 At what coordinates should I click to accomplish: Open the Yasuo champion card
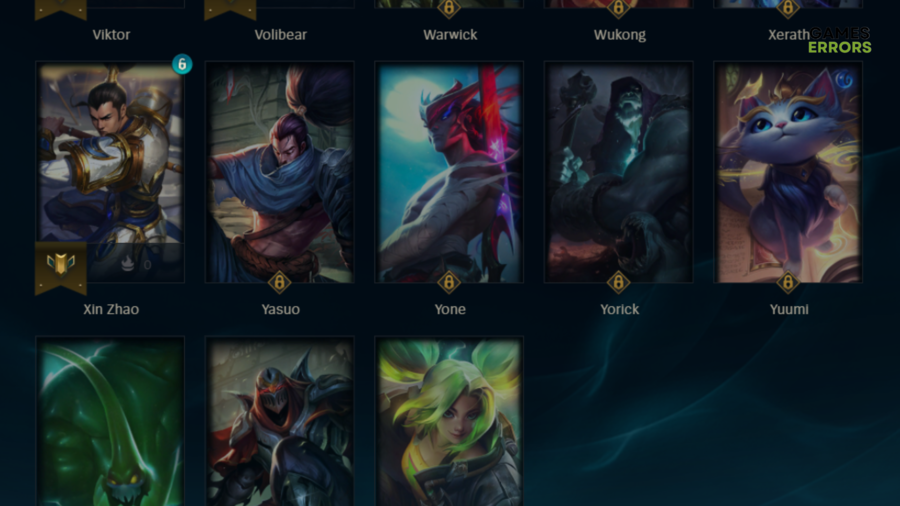(280, 170)
